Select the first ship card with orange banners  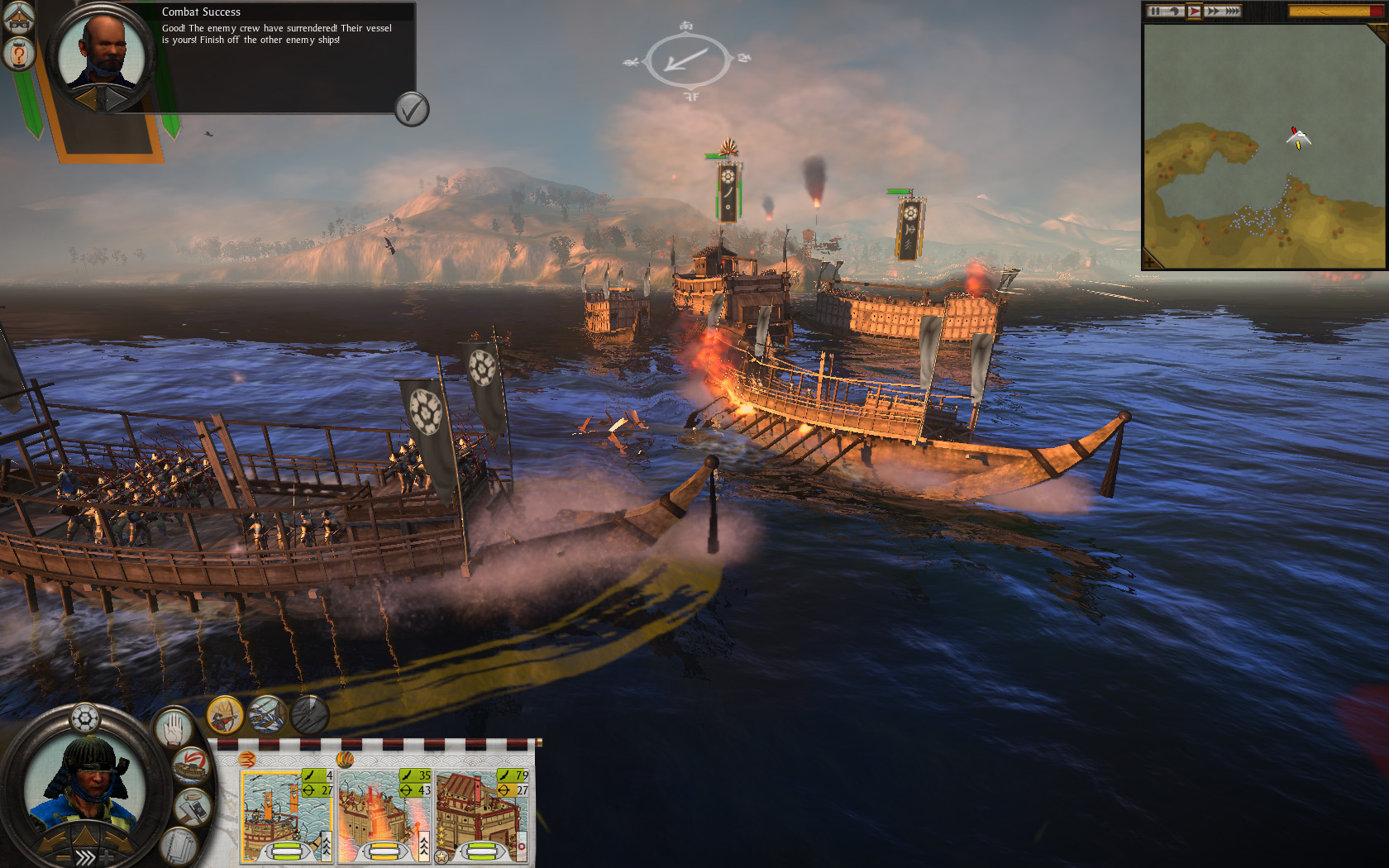[x=286, y=815]
